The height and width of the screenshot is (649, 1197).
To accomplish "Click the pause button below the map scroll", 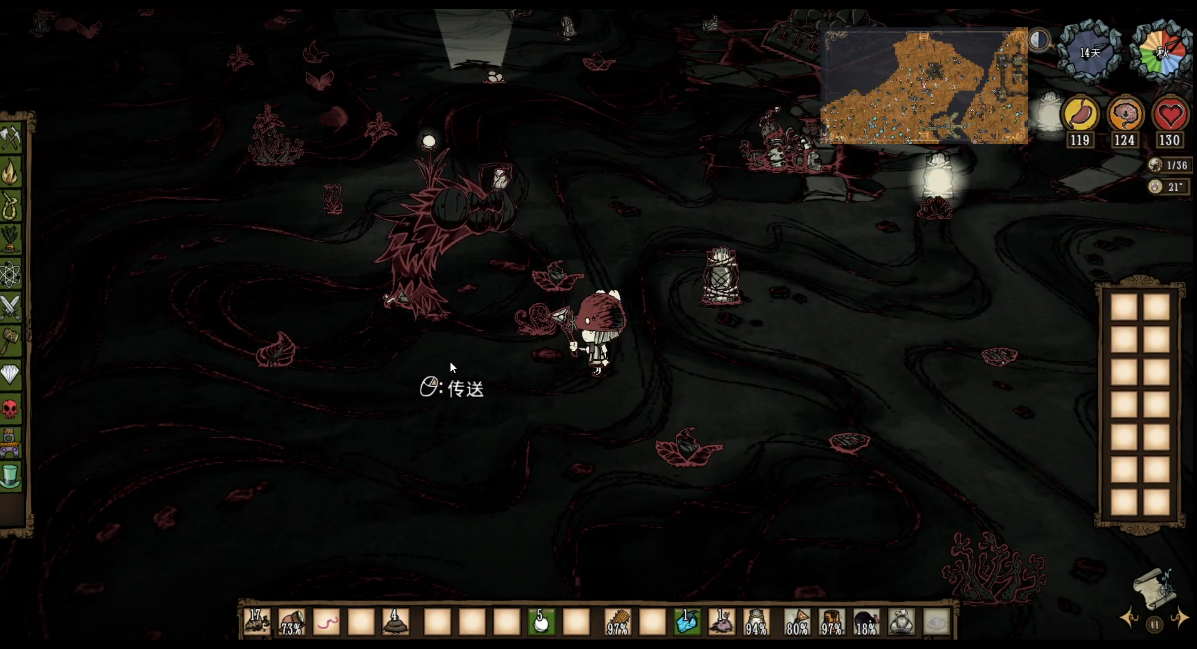I will 1155,625.
